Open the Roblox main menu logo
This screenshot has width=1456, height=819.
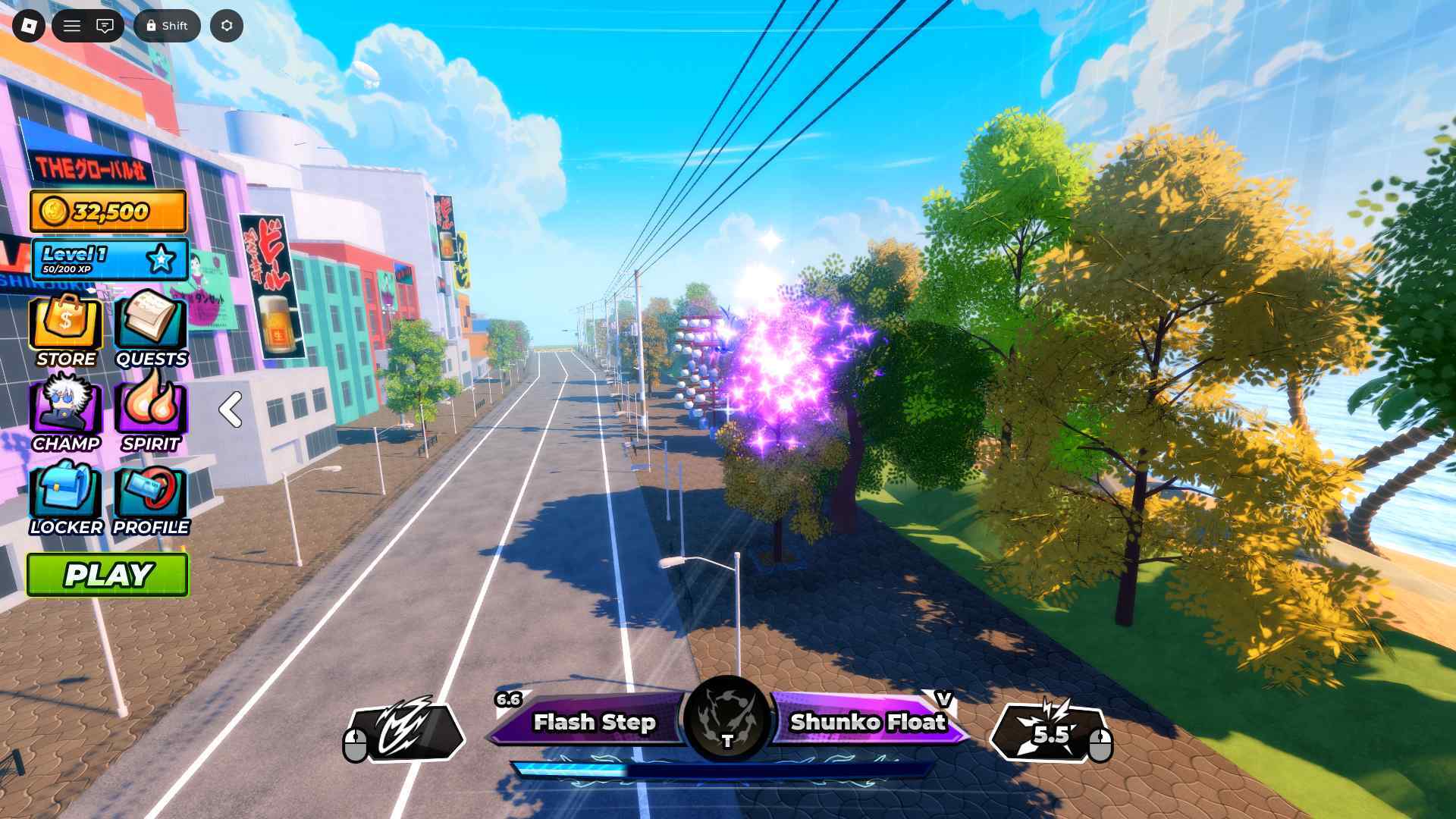click(x=29, y=26)
